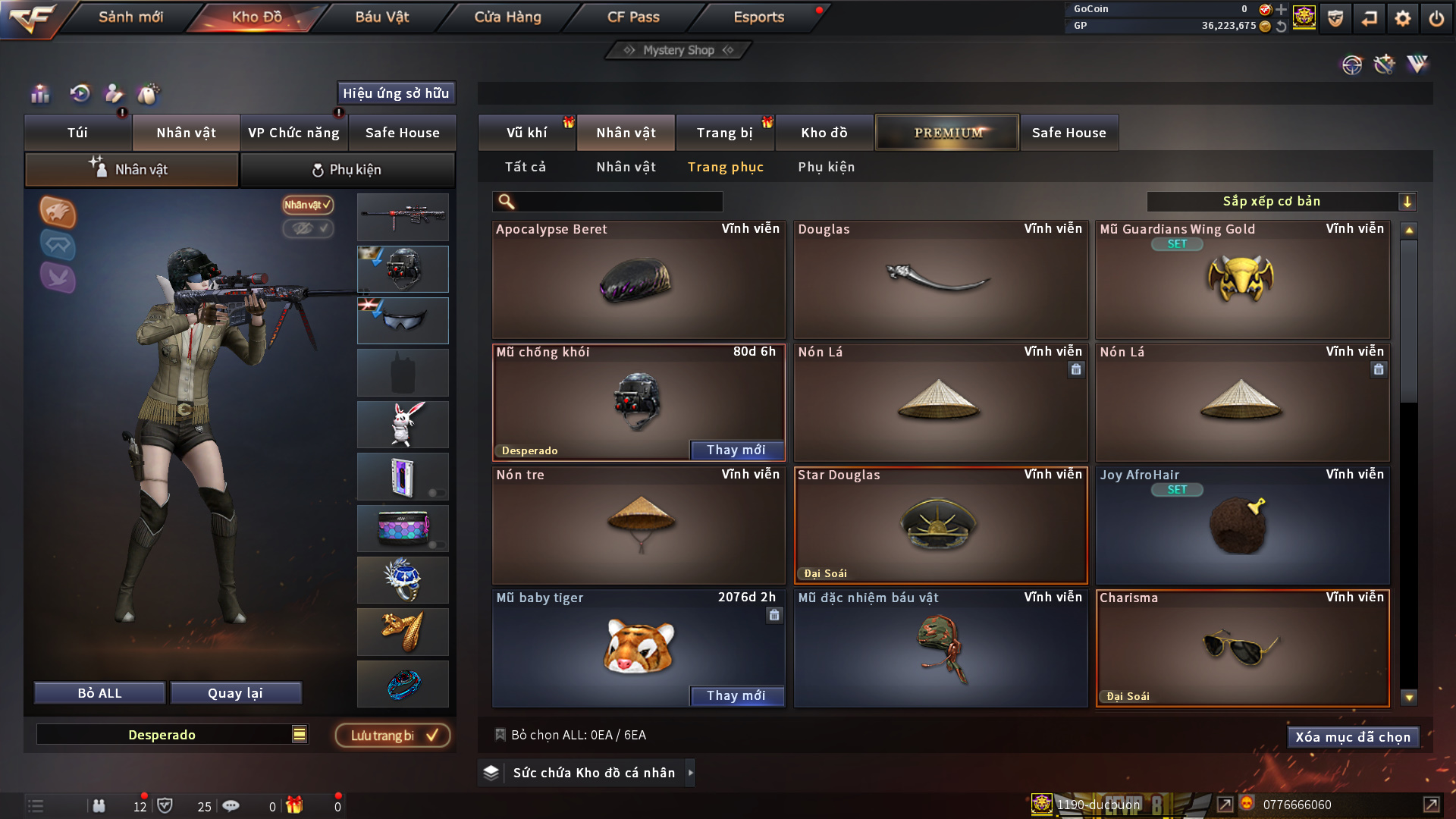The image size is (1456, 819).
Task: Open settings via the gear icon
Action: 1402,18
